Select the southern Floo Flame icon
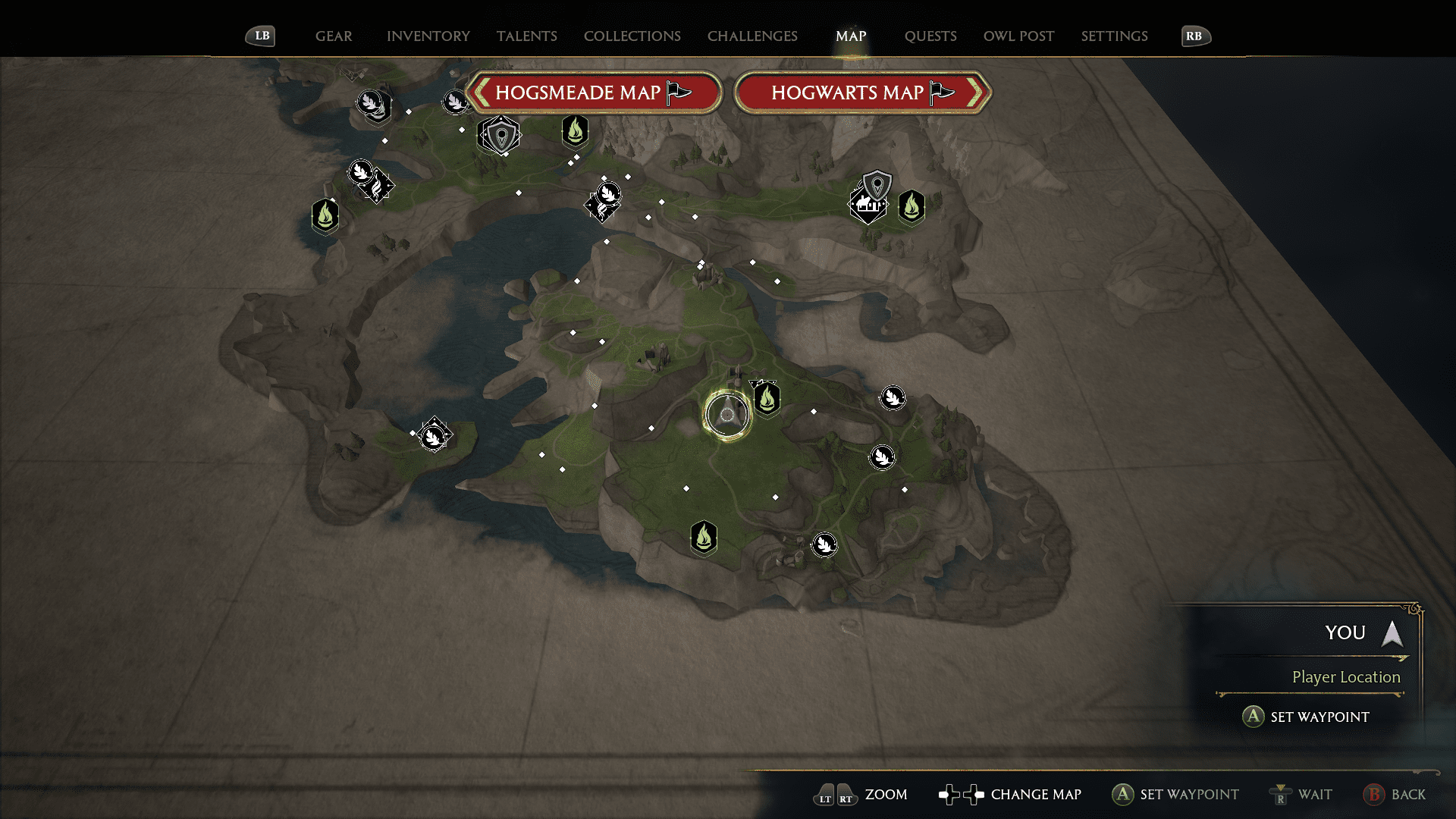 coord(704,537)
